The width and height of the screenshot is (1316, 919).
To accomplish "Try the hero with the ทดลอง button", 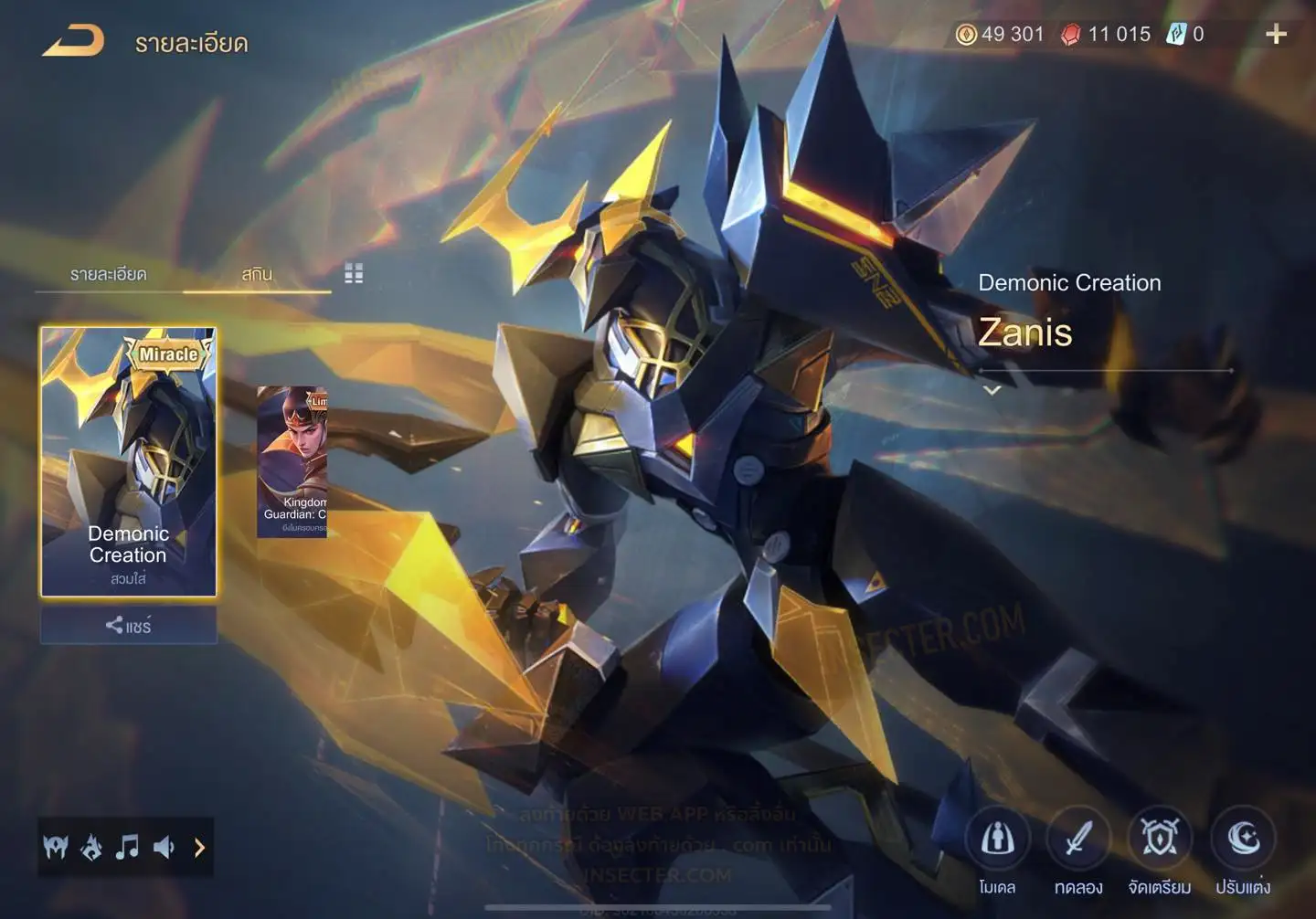I will [1078, 839].
